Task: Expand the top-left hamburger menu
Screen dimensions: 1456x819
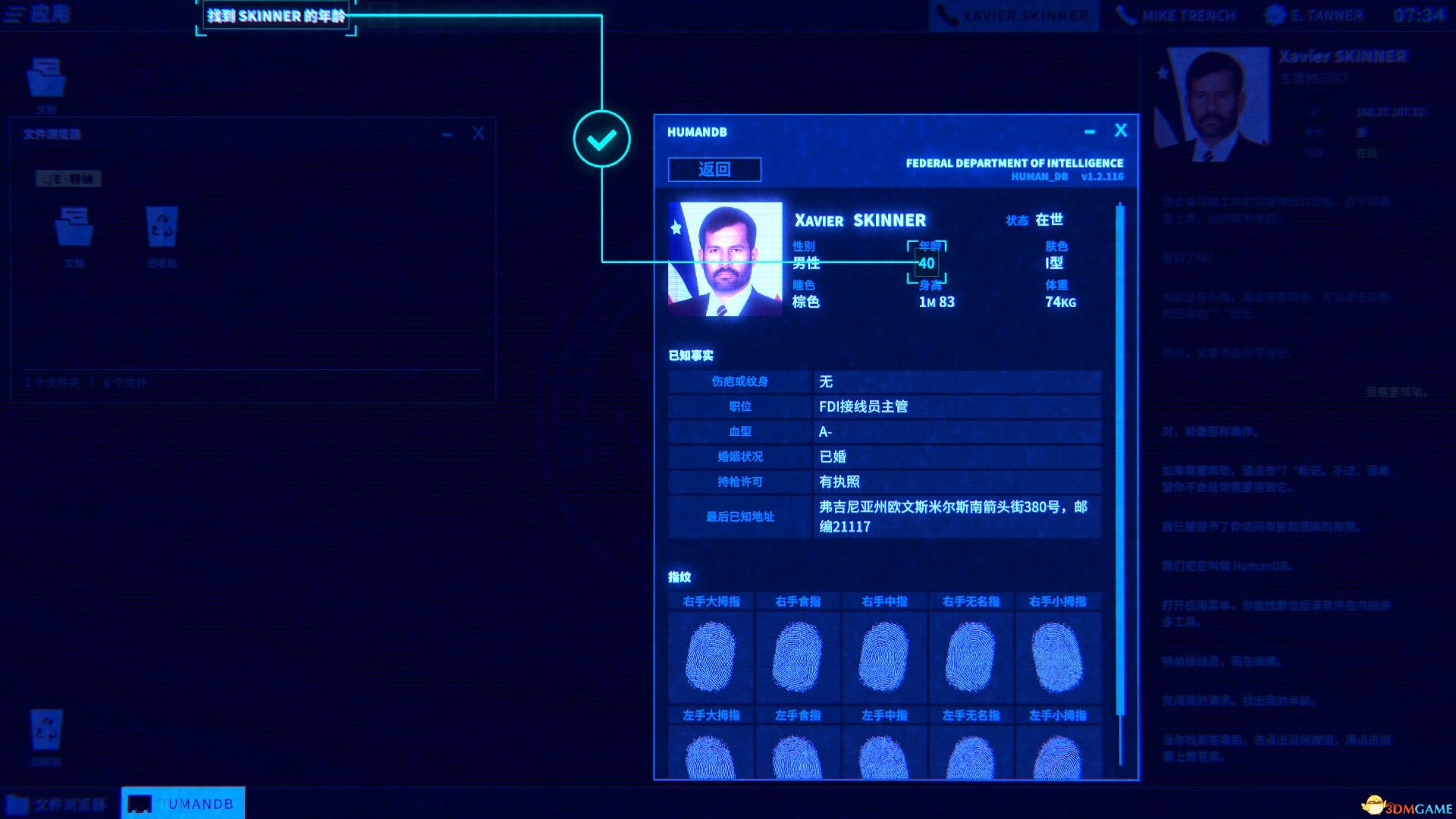Action: click(14, 15)
